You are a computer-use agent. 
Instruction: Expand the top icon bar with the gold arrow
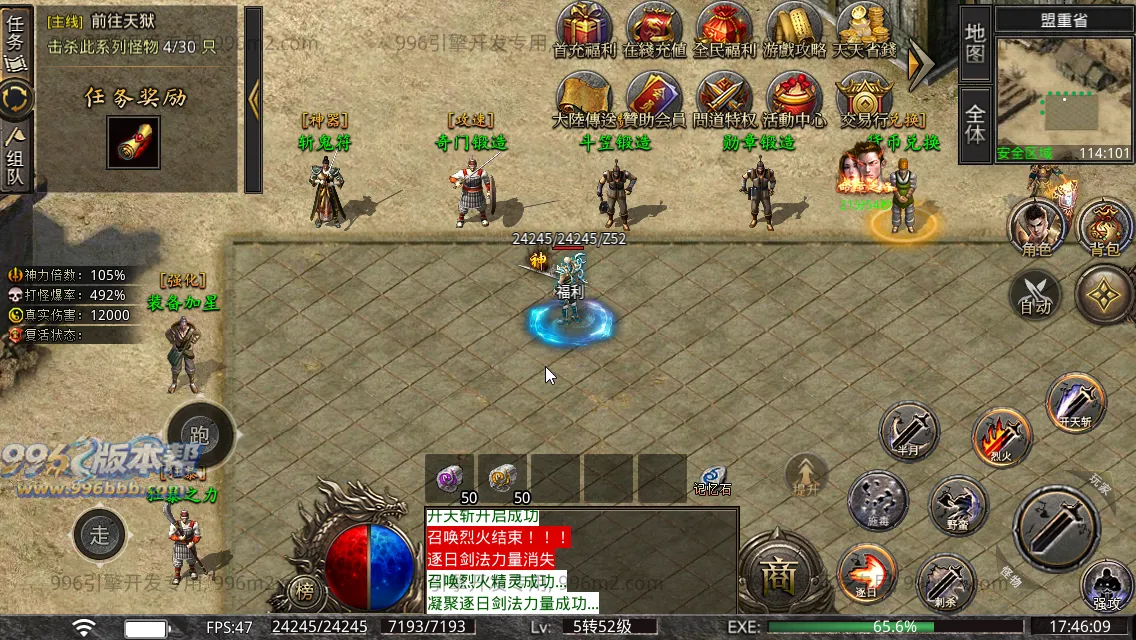(x=919, y=62)
